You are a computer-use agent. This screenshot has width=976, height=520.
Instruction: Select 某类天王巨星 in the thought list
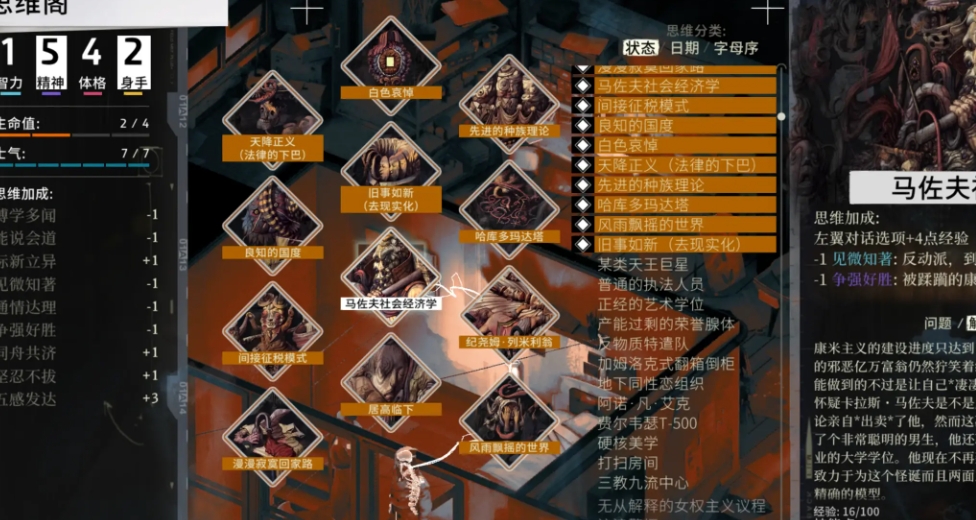tap(643, 265)
